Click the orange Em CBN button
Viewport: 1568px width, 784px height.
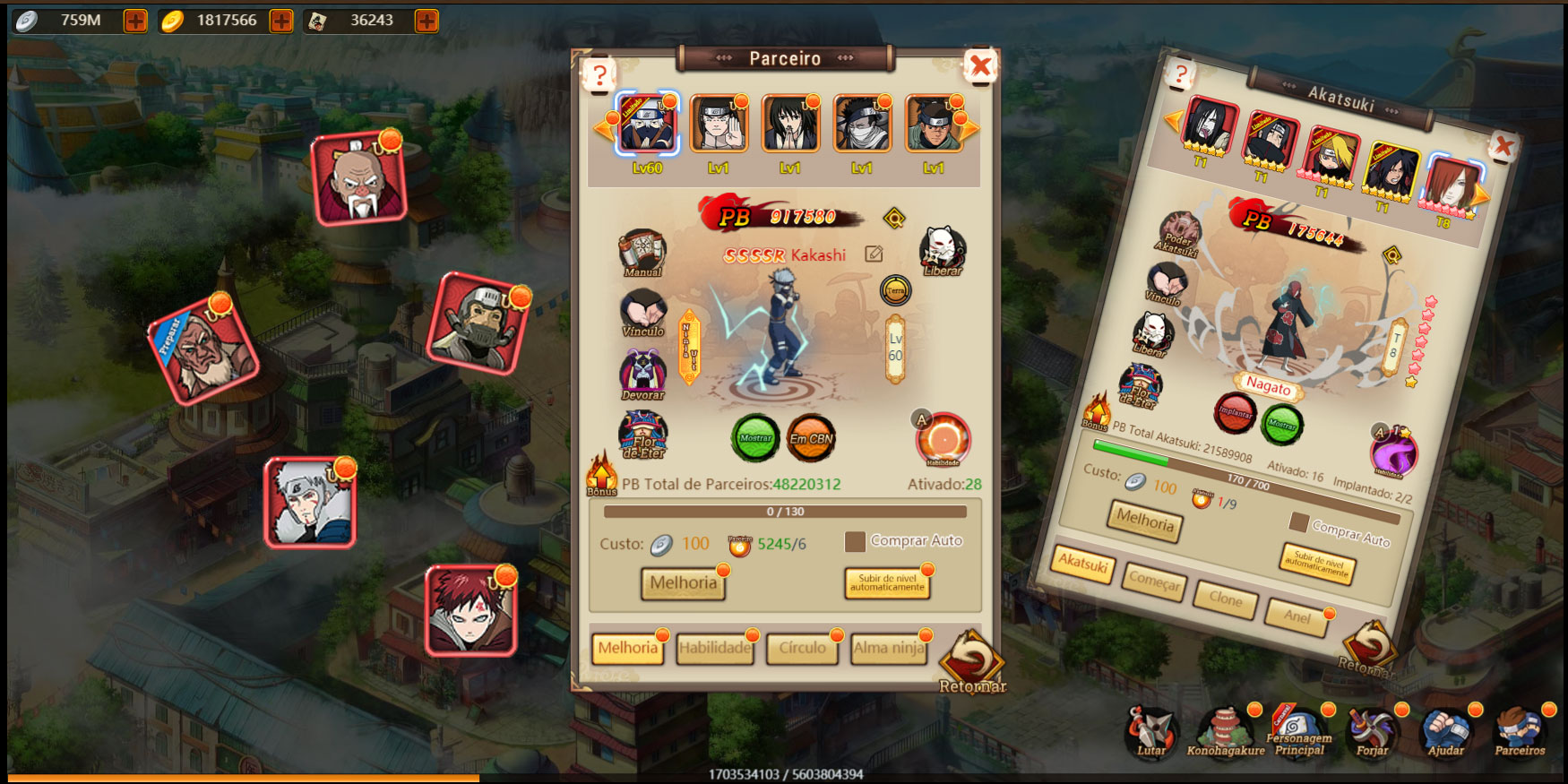tap(811, 438)
